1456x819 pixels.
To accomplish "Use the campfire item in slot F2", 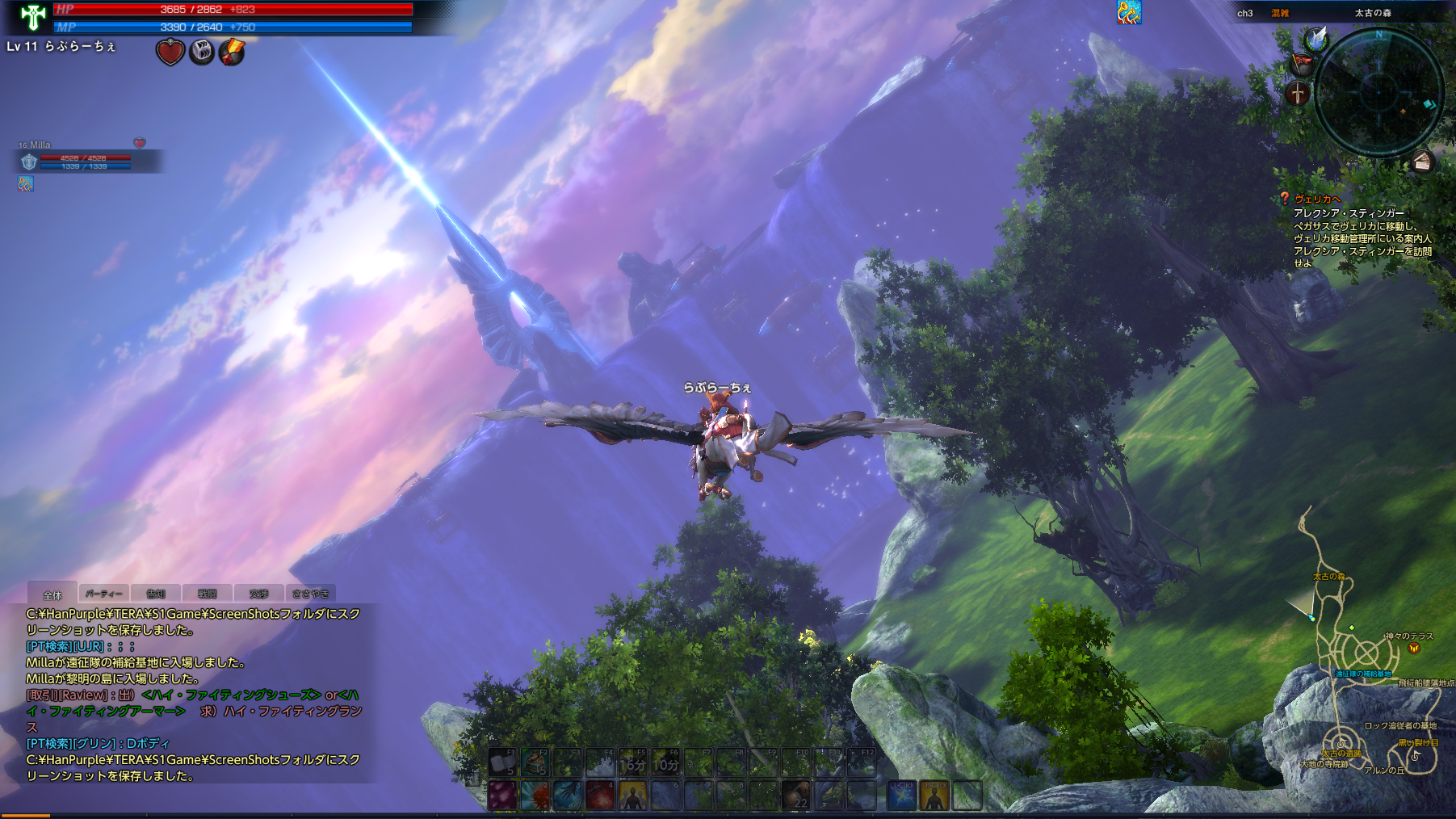I will click(x=535, y=762).
